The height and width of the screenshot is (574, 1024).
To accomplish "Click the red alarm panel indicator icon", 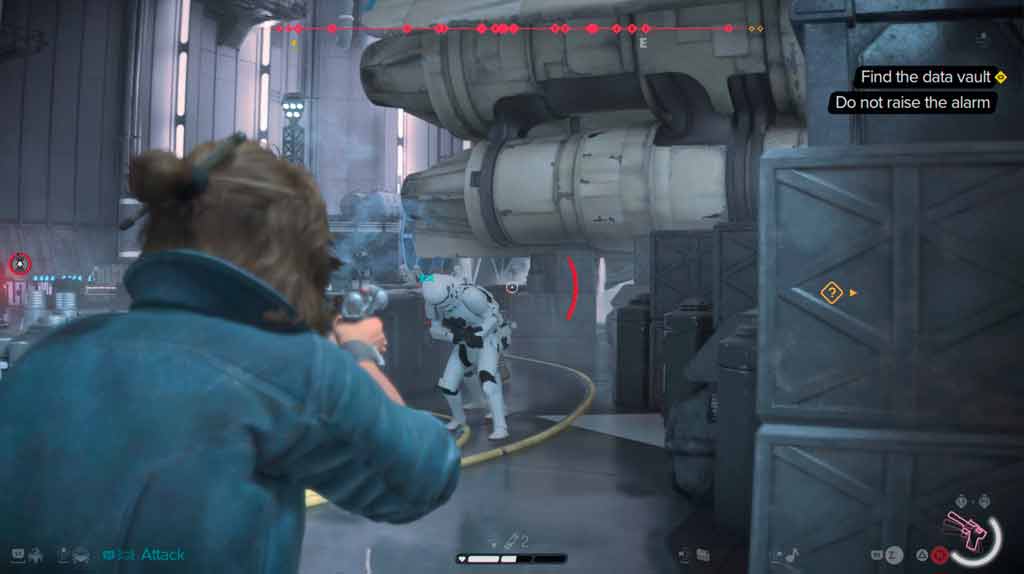I will tap(19, 264).
